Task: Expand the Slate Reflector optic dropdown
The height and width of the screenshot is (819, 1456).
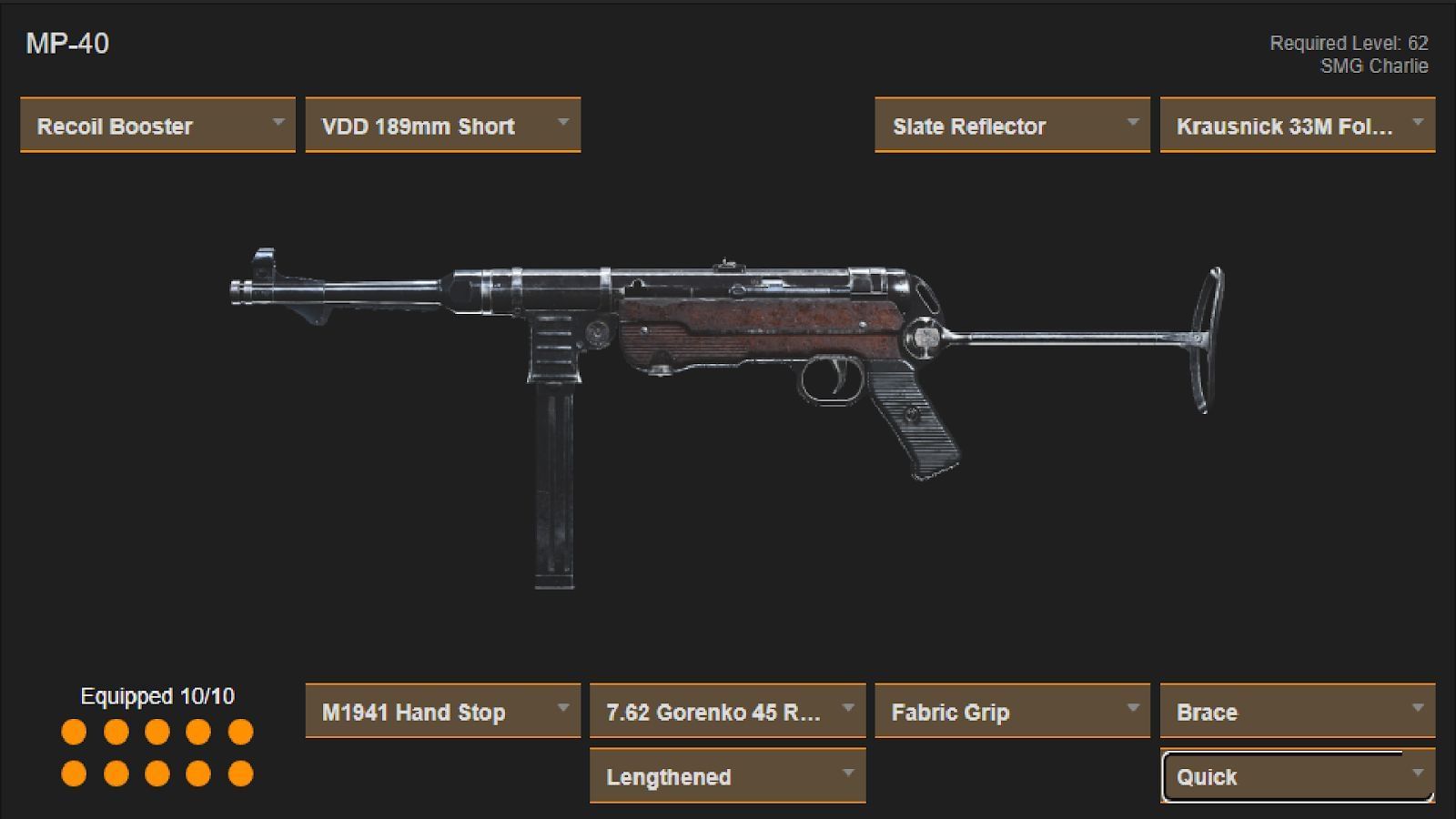Action: 1011,126
